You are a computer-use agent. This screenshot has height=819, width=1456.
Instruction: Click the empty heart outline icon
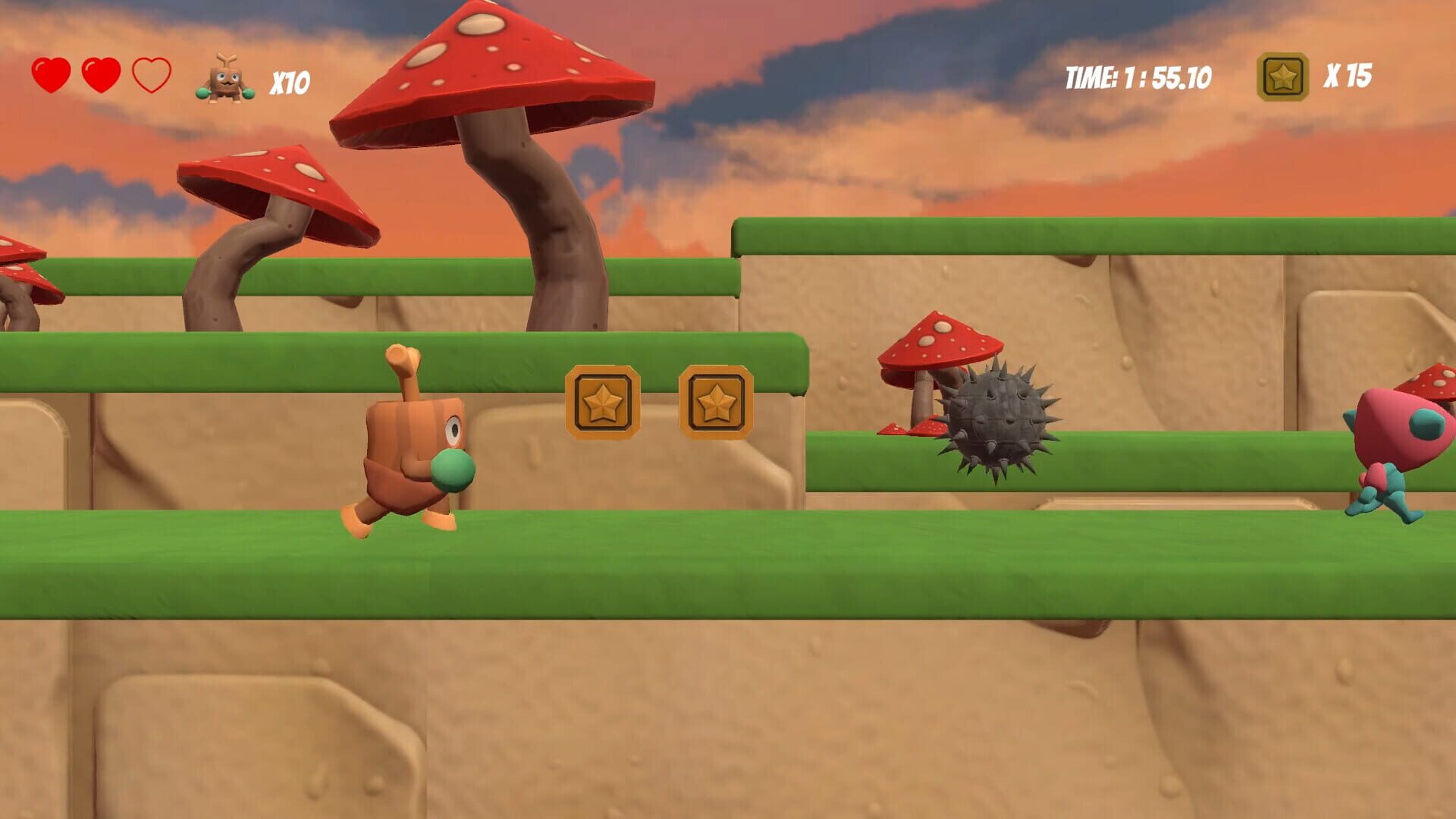(152, 76)
